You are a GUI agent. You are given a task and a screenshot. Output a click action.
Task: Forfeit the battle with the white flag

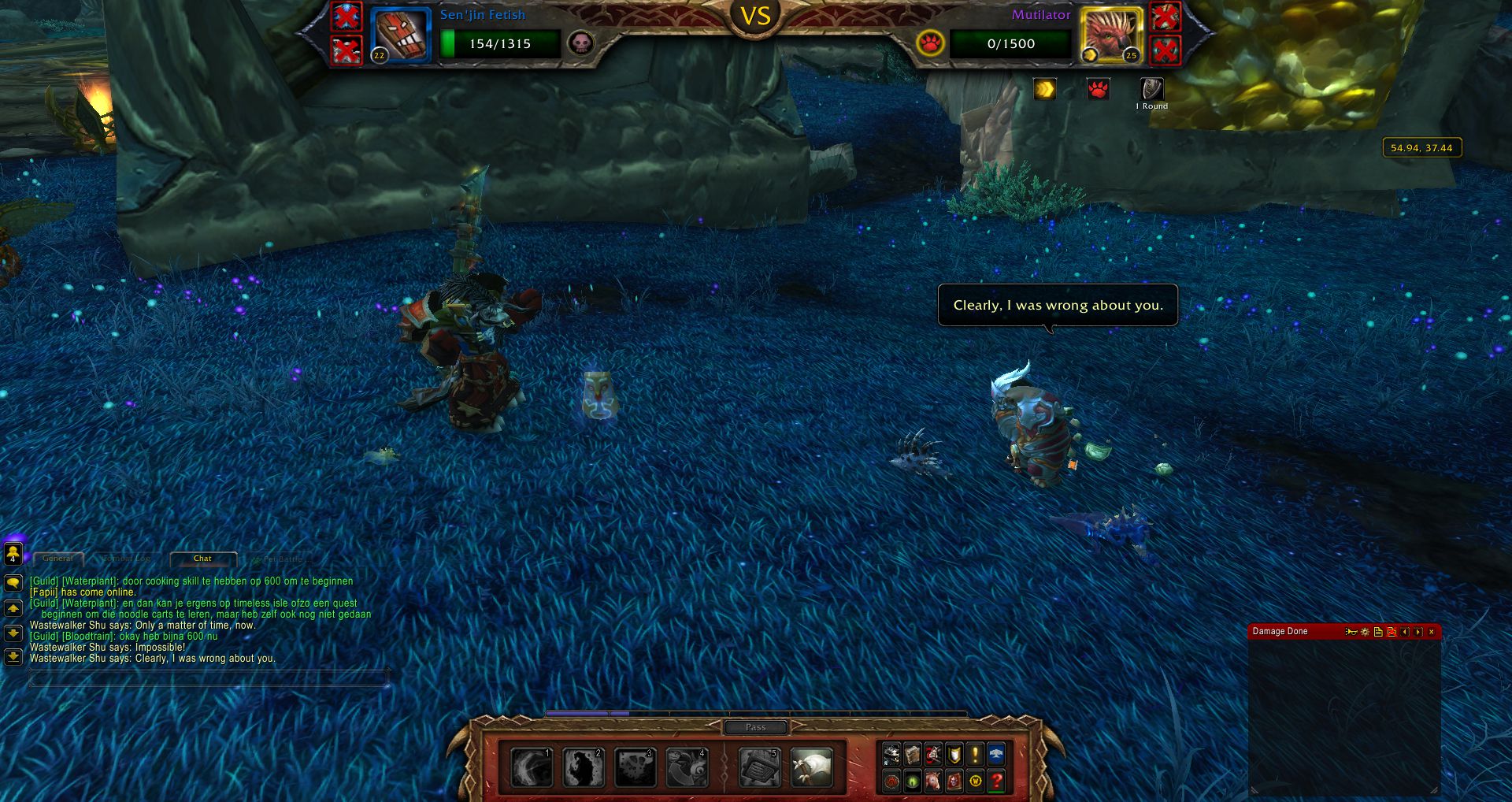[x=811, y=767]
